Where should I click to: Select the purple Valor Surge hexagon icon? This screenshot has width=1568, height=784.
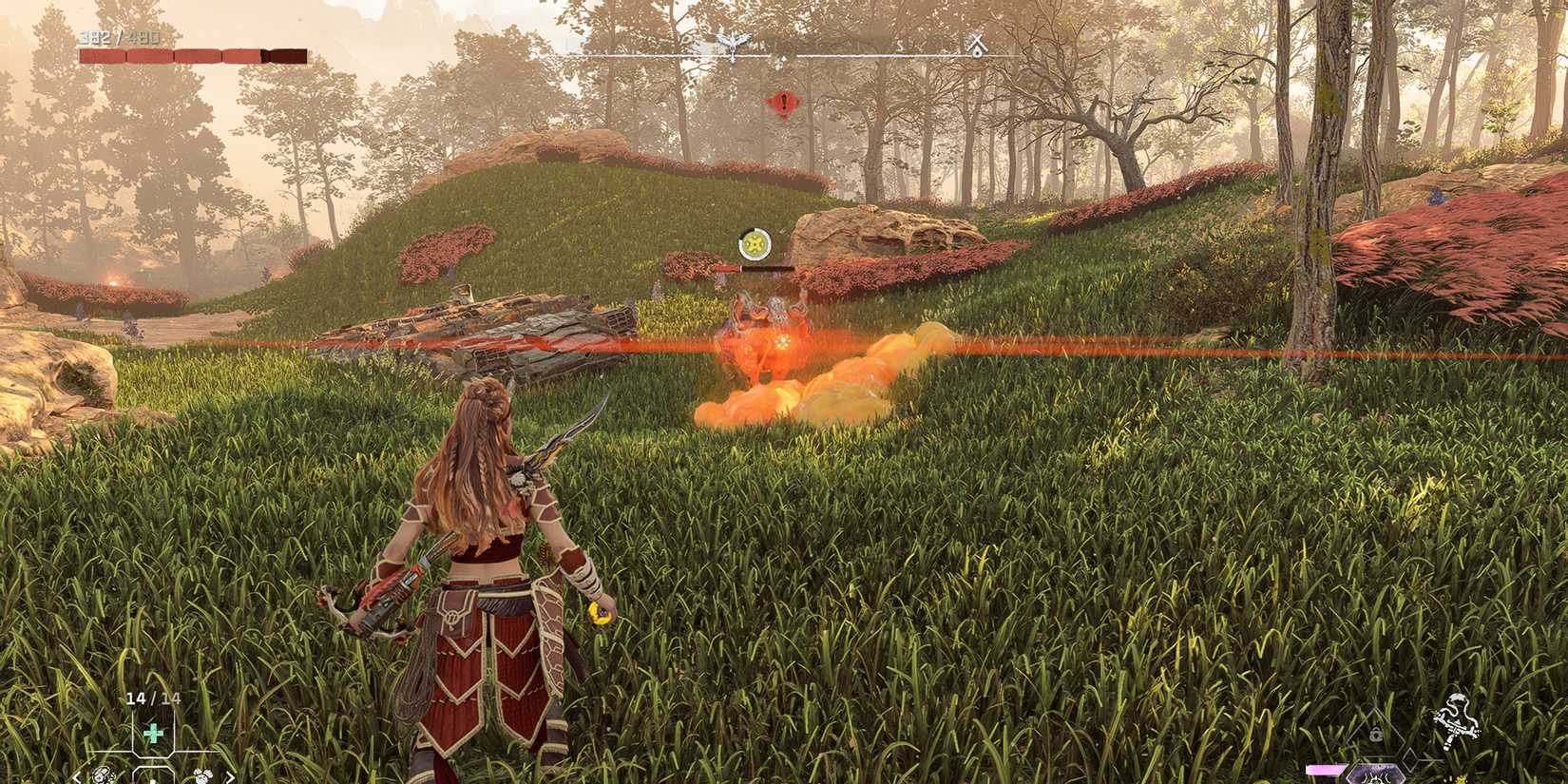(x=1375, y=777)
